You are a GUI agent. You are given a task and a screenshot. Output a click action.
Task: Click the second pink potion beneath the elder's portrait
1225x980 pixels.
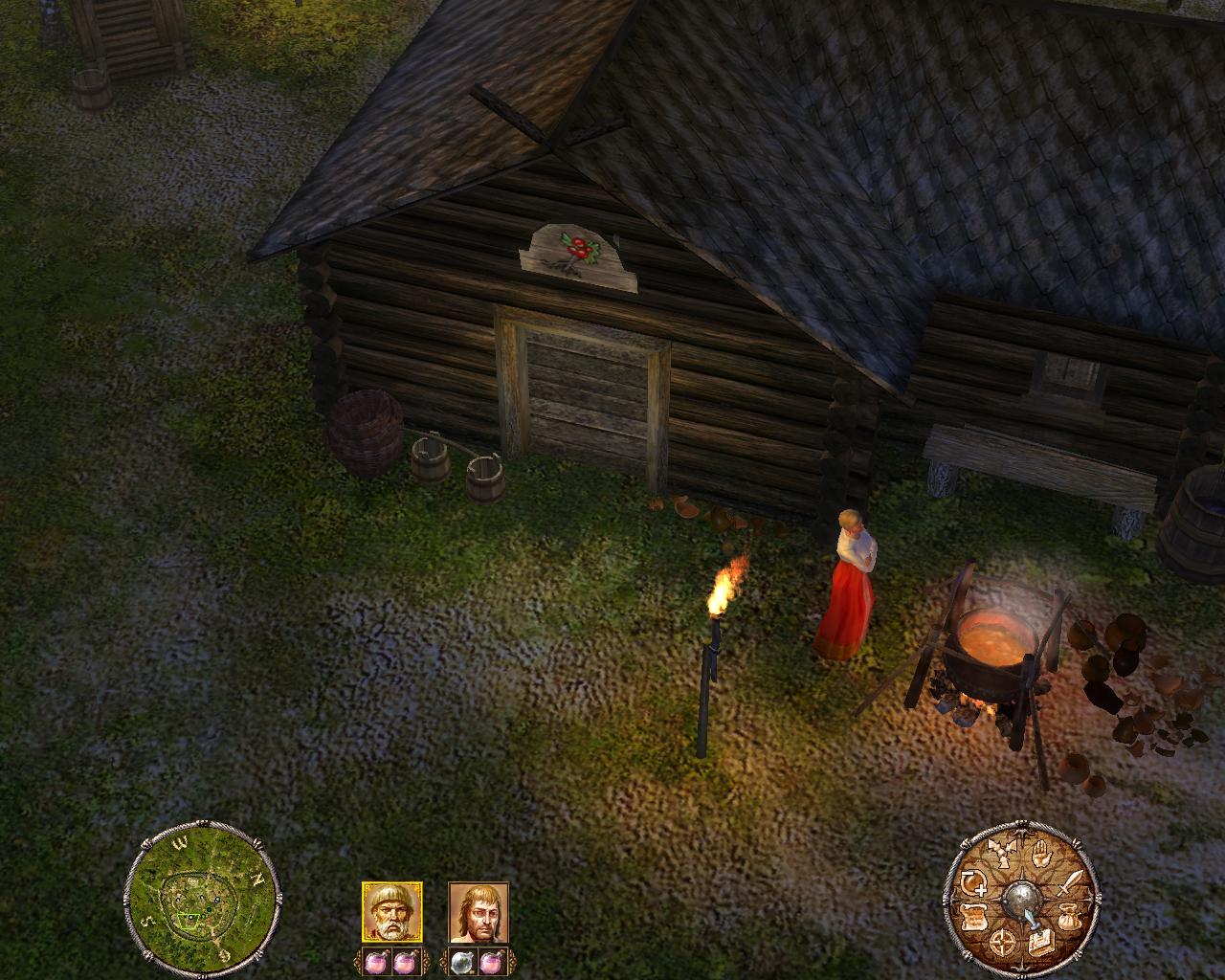pos(405,963)
